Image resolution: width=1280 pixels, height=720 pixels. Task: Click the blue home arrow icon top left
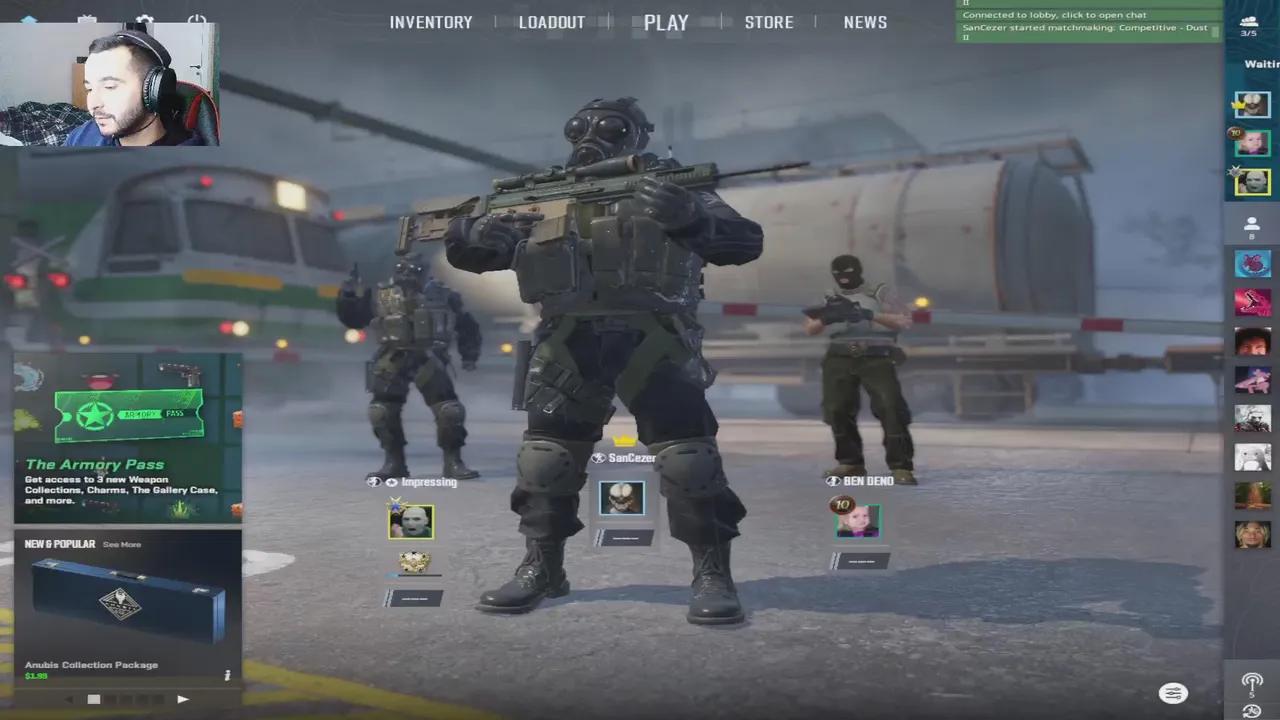(x=30, y=20)
